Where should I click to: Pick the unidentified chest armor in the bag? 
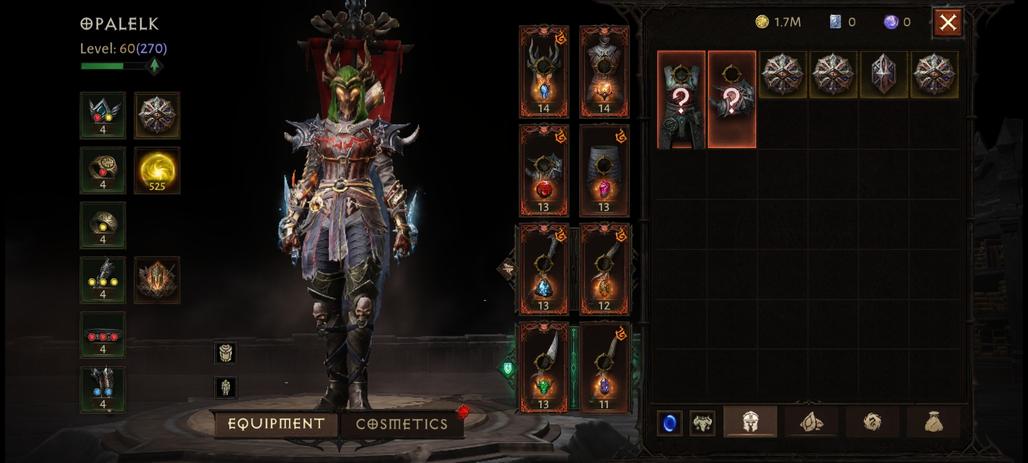[x=681, y=99]
